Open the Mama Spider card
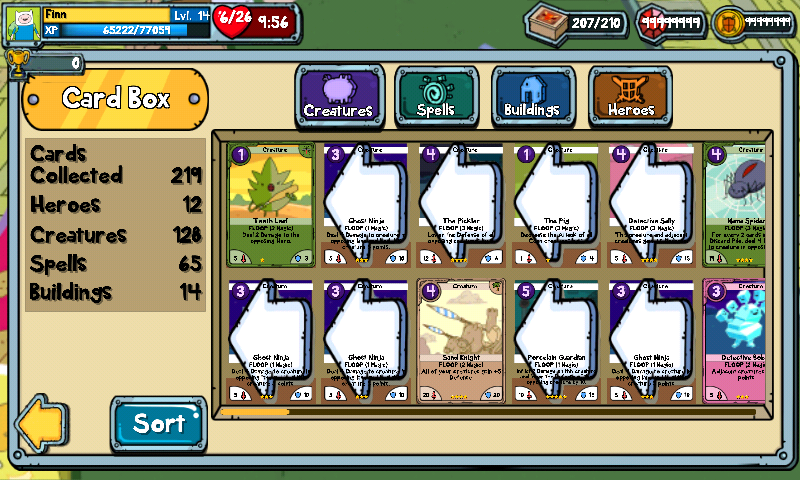This screenshot has width=800, height=480. click(739, 205)
